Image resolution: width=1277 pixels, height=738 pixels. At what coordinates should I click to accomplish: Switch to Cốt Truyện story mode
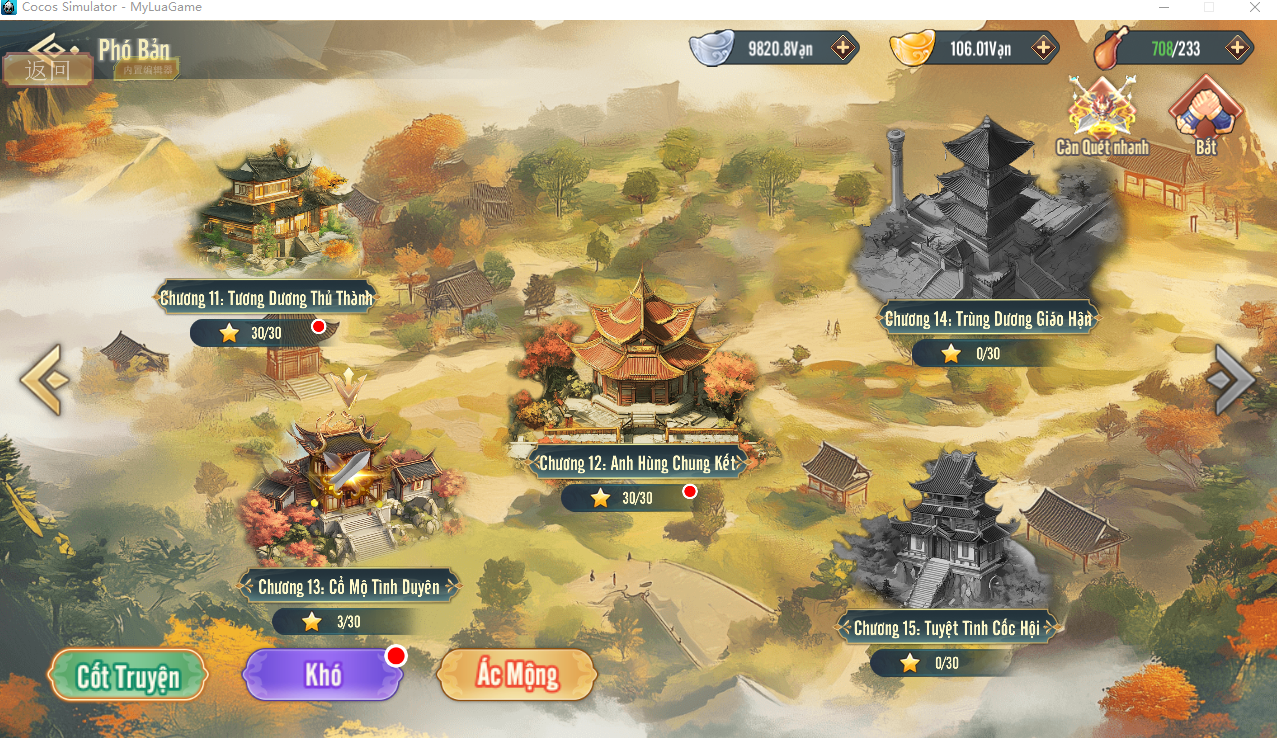128,675
